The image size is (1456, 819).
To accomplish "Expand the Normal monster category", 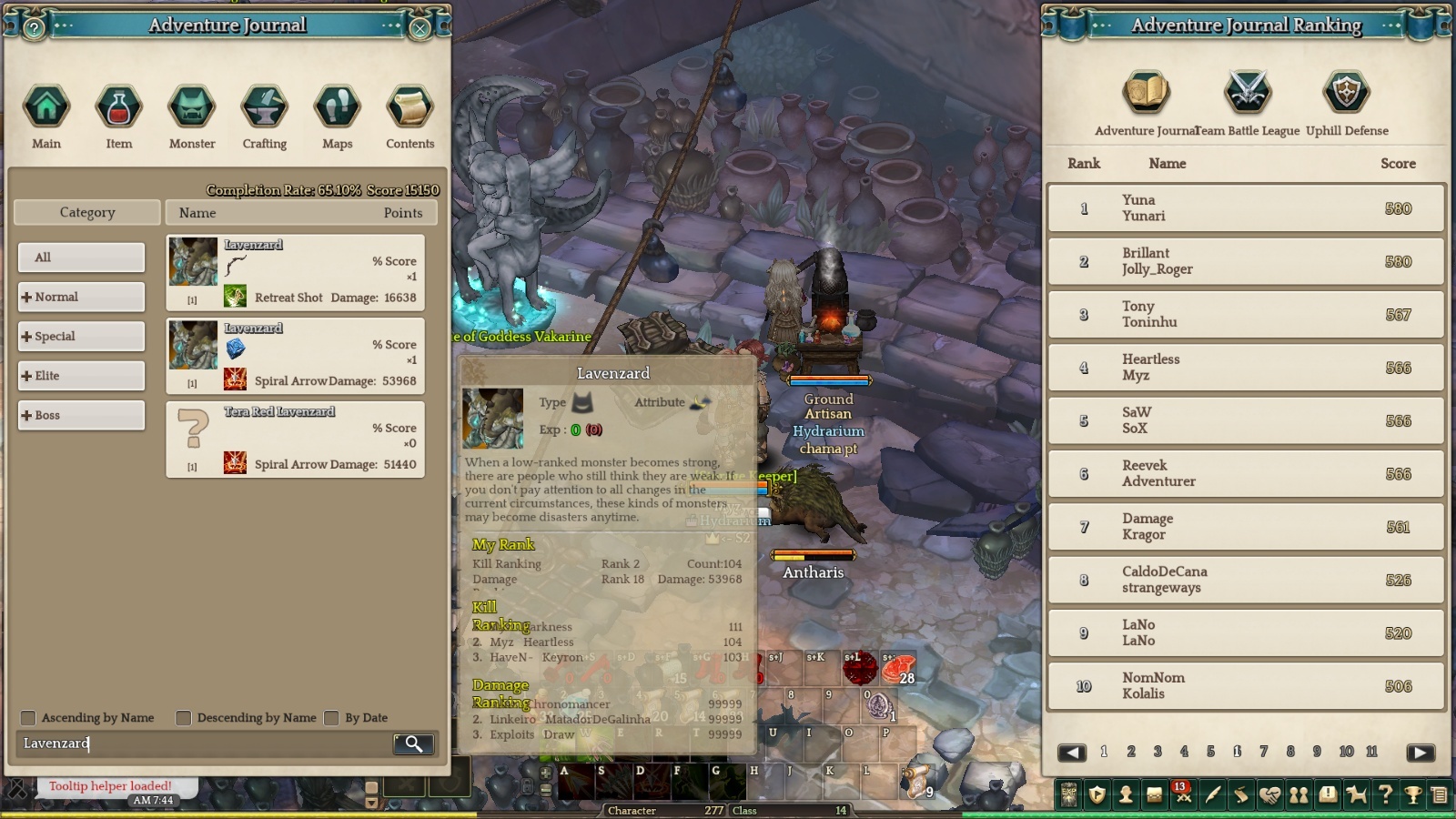I will coord(81,297).
